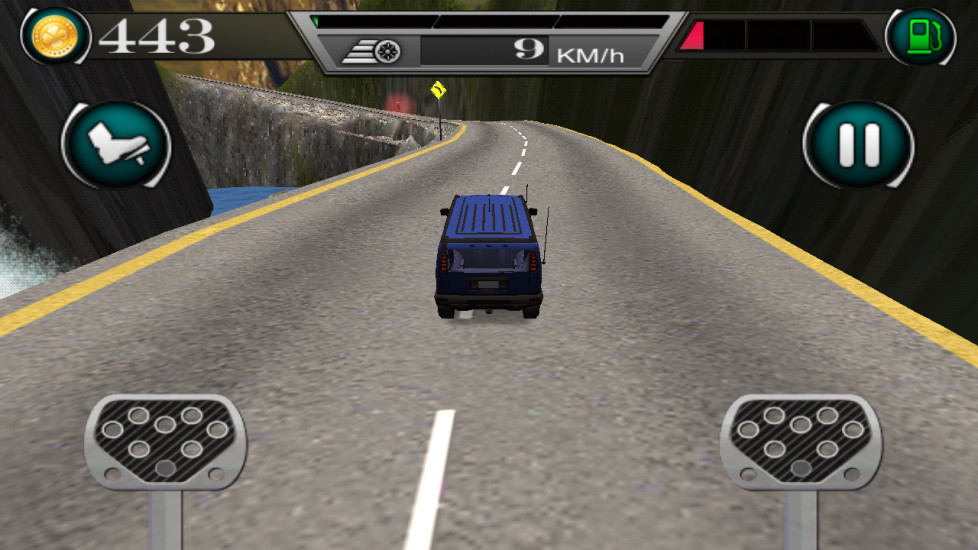Pause the game with the pause button
This screenshot has width=978, height=550.
click(x=858, y=145)
